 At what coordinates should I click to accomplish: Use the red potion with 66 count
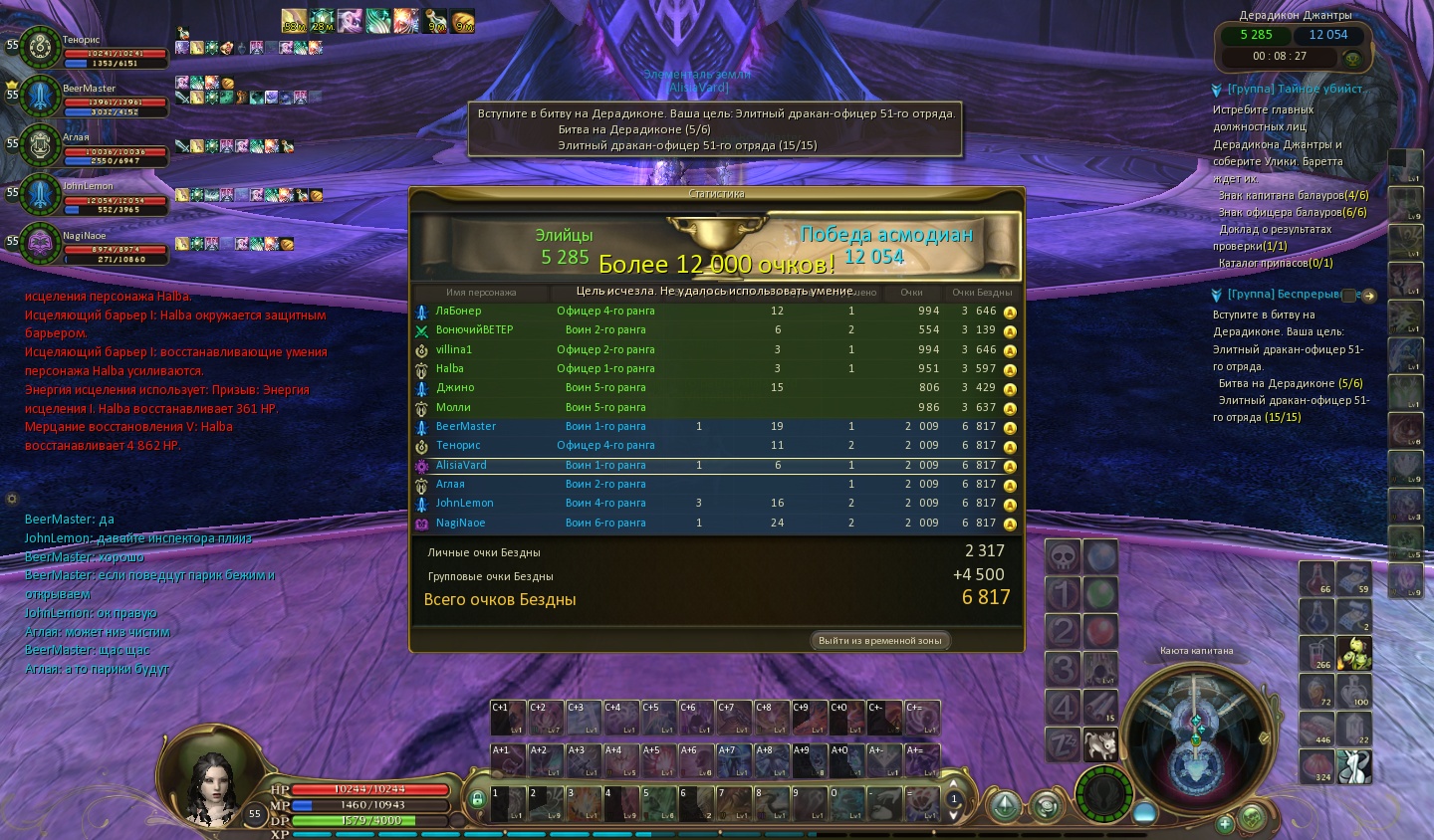tap(1316, 578)
